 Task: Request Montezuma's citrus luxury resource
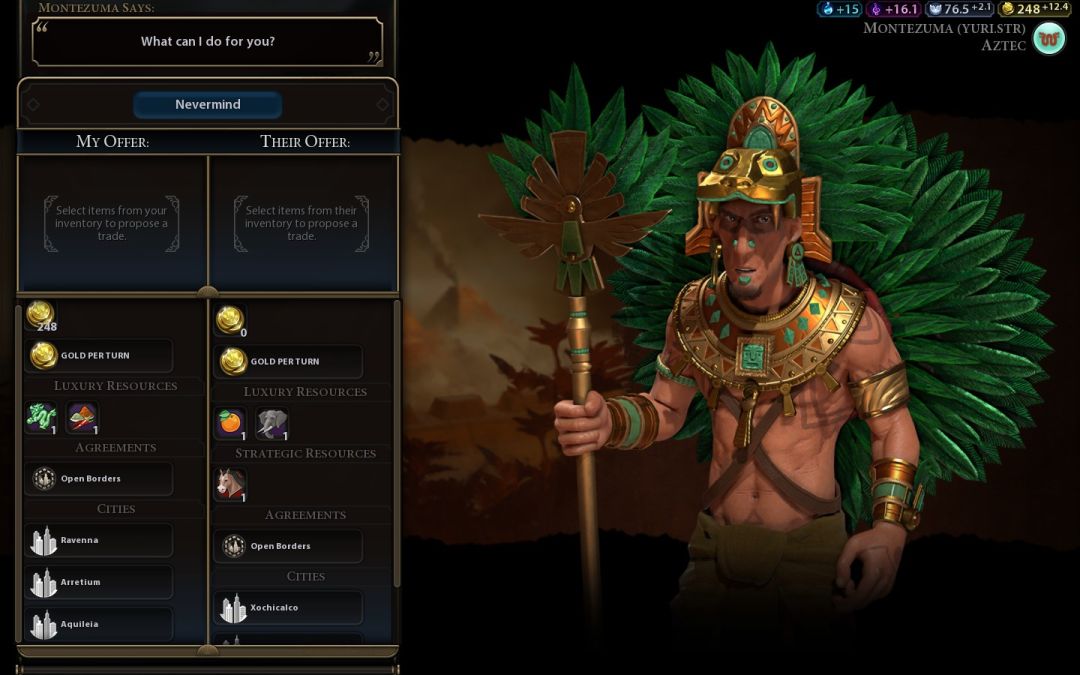click(231, 423)
